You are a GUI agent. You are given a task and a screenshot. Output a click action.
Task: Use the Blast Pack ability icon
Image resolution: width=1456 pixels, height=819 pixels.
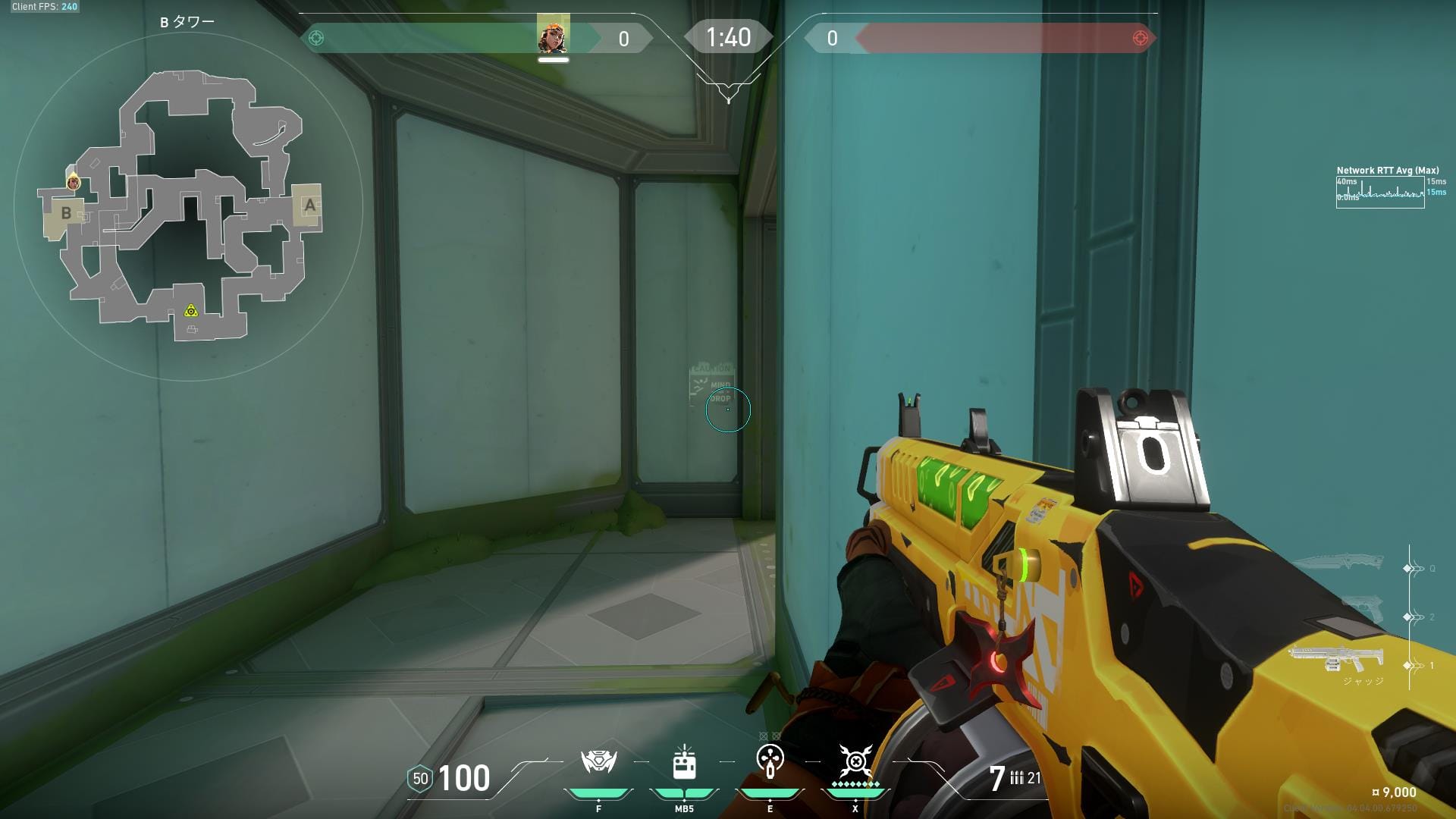click(684, 762)
